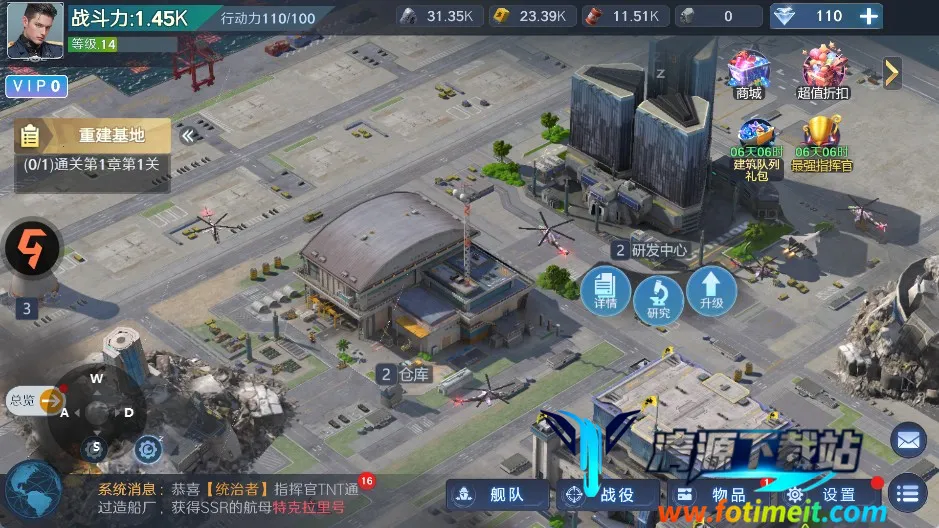Image resolution: width=939 pixels, height=528 pixels.
Task: Collapse the quest panel with the double arrow
Action: (x=187, y=136)
